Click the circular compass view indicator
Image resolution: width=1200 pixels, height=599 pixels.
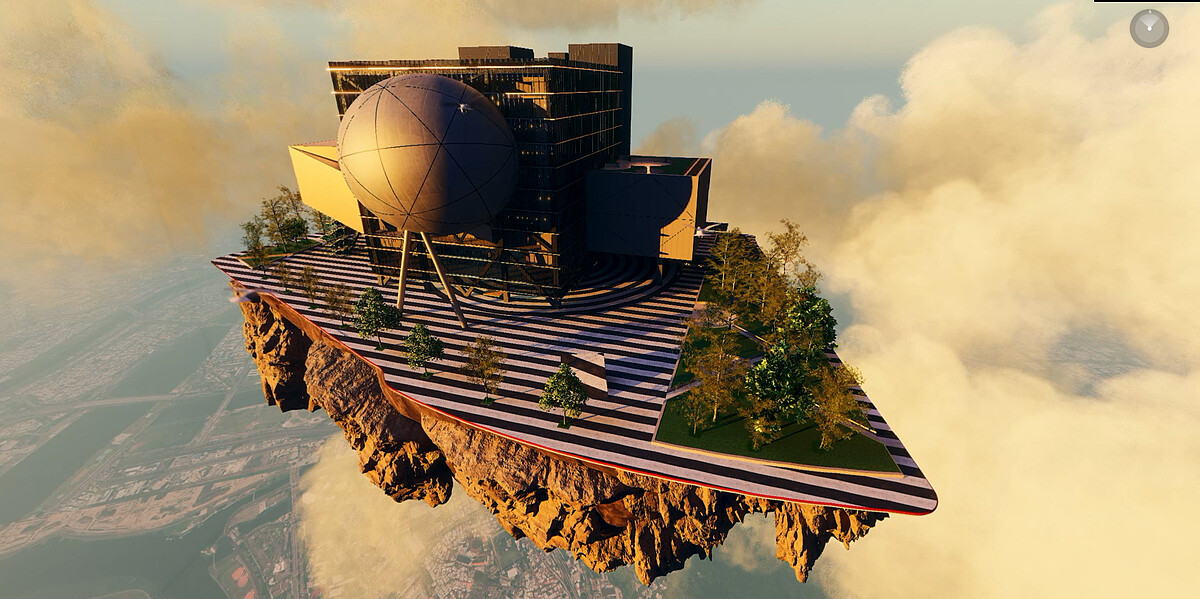pos(1149,28)
